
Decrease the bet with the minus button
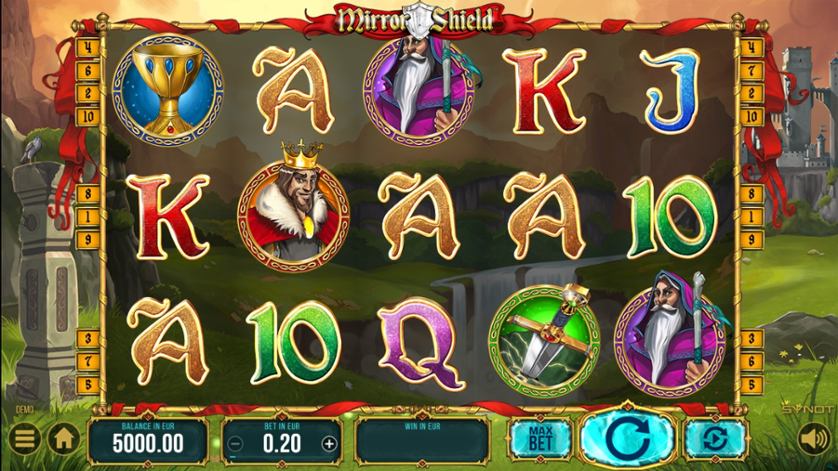click(x=235, y=443)
